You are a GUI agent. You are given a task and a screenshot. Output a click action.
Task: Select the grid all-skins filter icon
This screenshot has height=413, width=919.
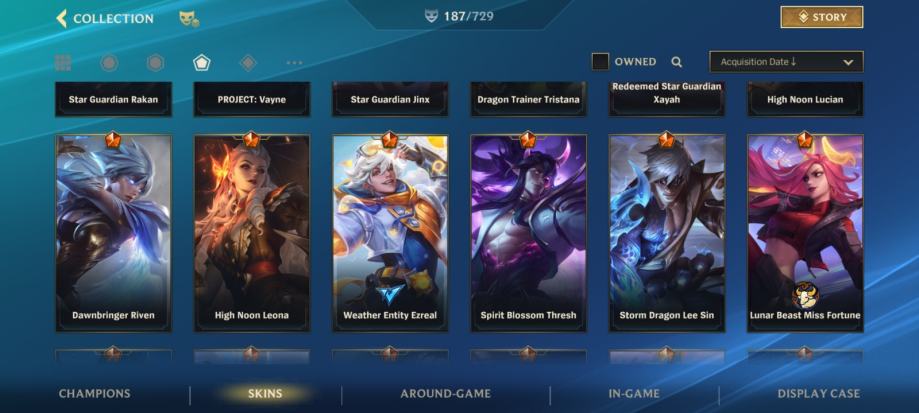[x=63, y=63]
